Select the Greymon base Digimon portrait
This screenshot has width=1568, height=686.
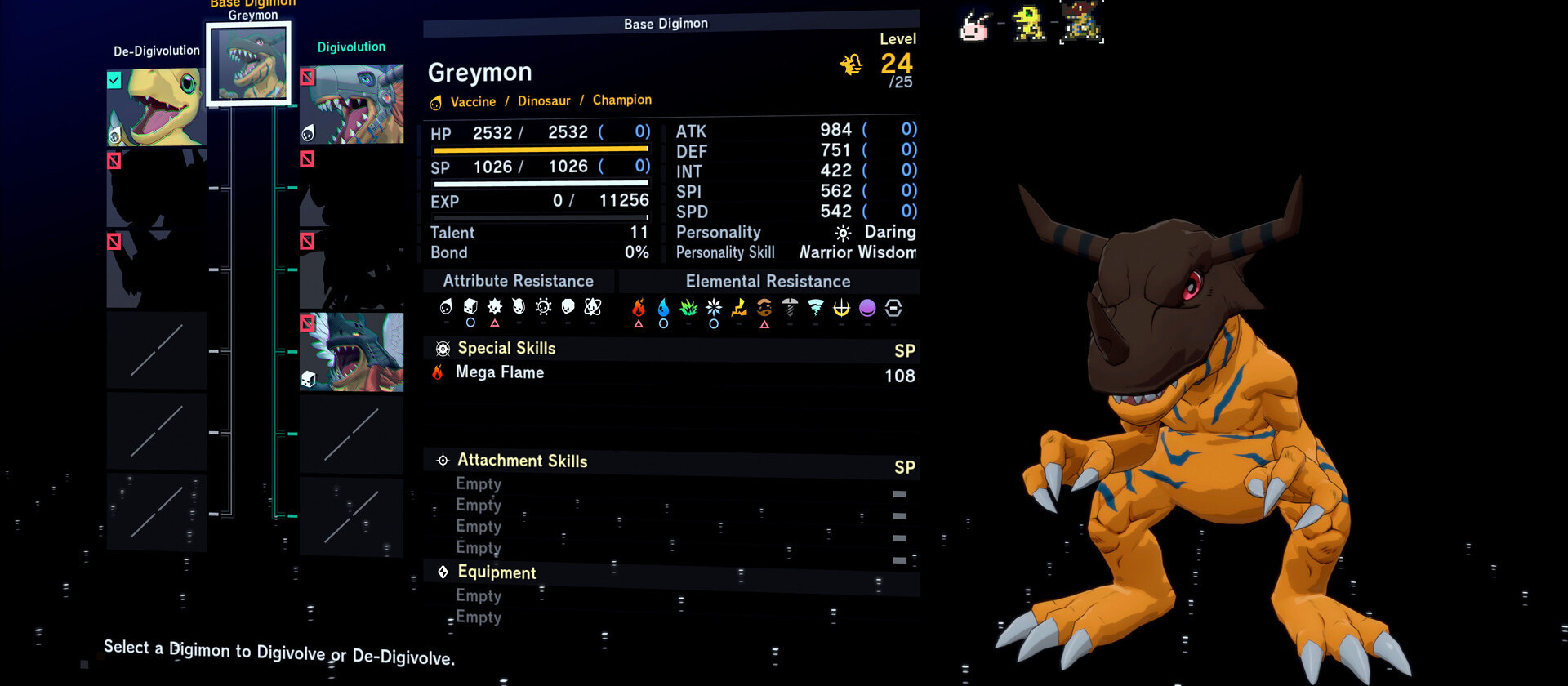pyautogui.click(x=249, y=64)
